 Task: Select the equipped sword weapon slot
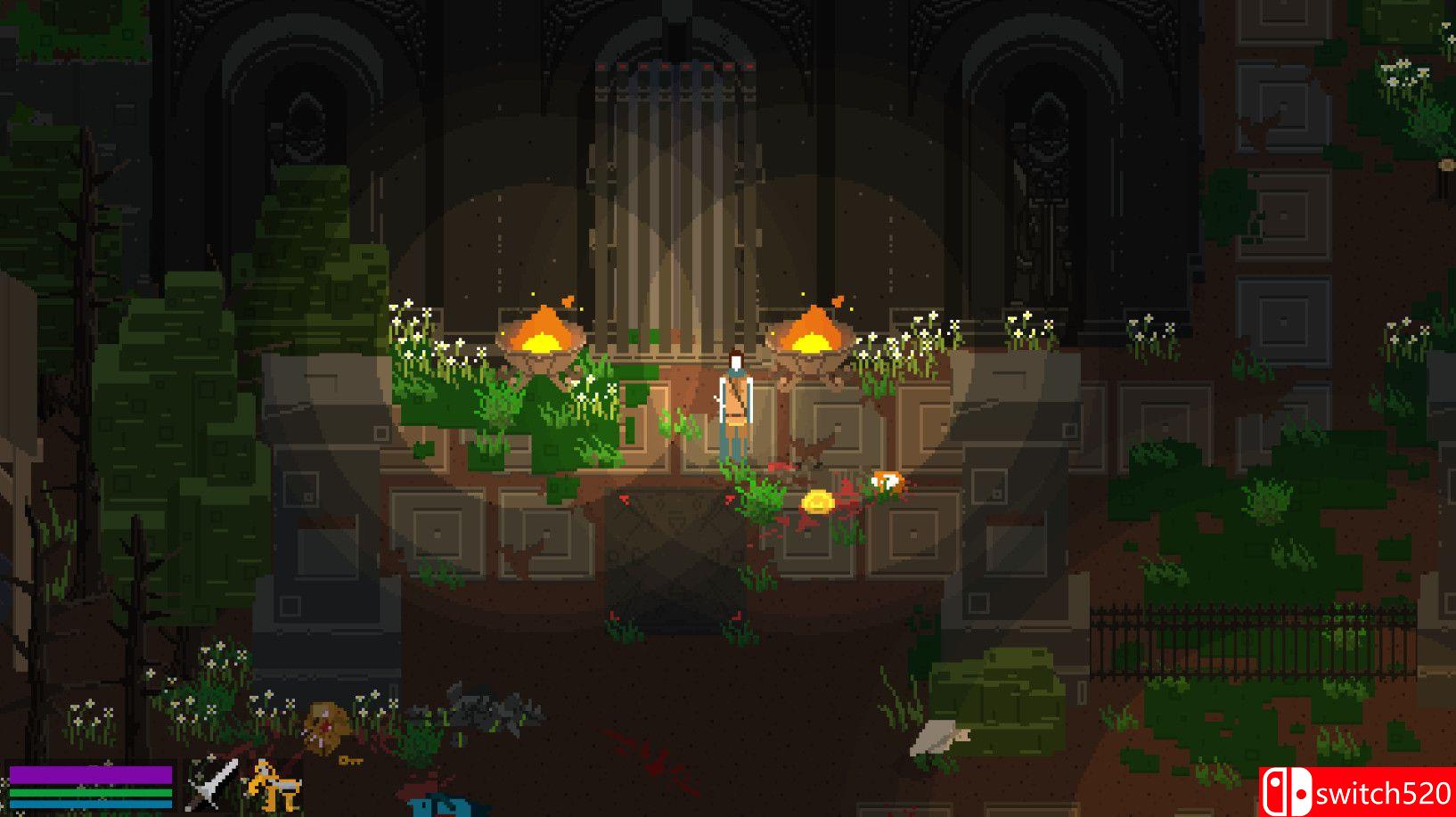point(213,785)
